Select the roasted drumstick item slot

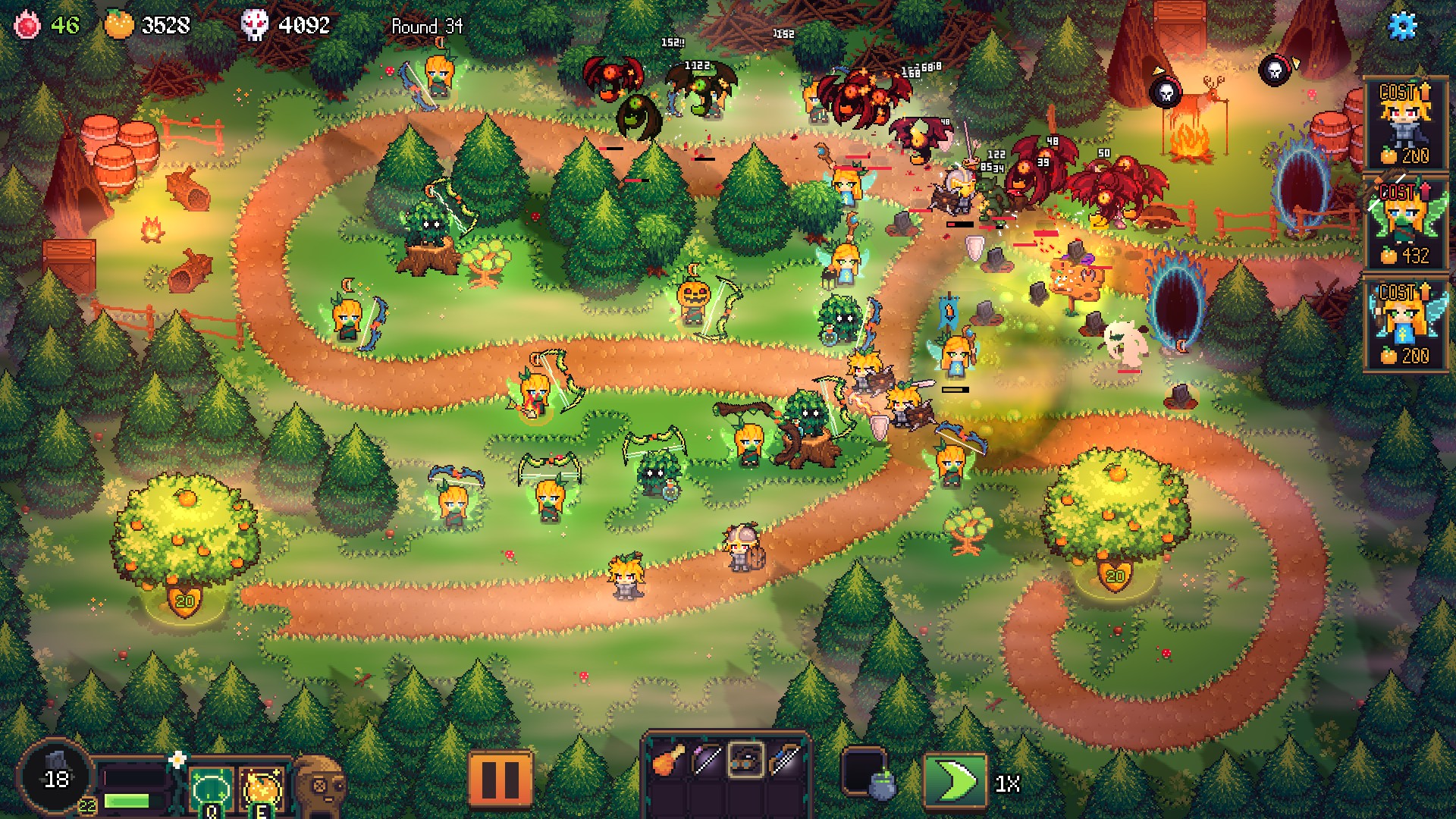click(x=668, y=761)
